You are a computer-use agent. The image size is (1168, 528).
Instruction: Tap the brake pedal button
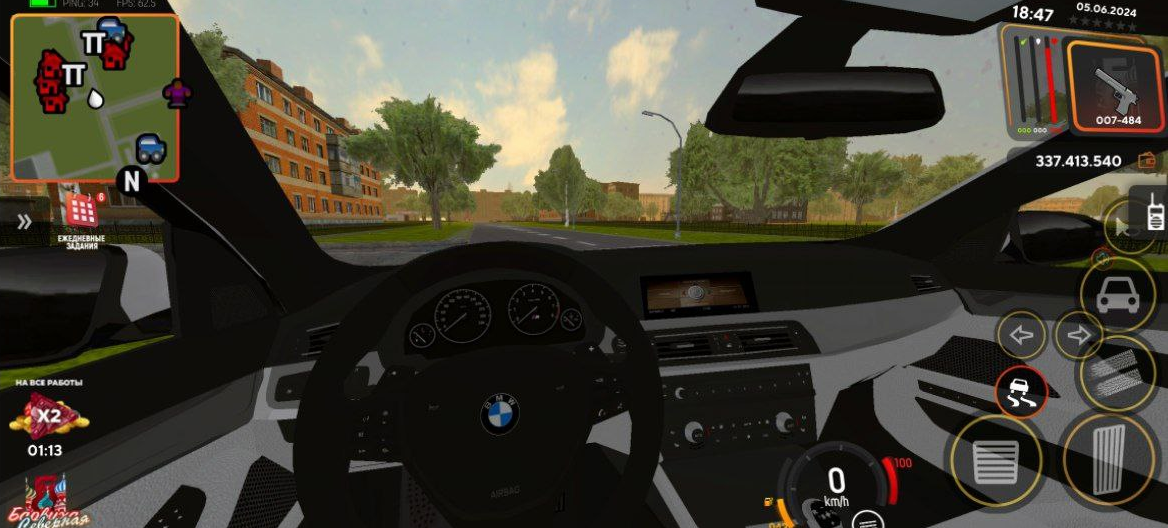(995, 461)
